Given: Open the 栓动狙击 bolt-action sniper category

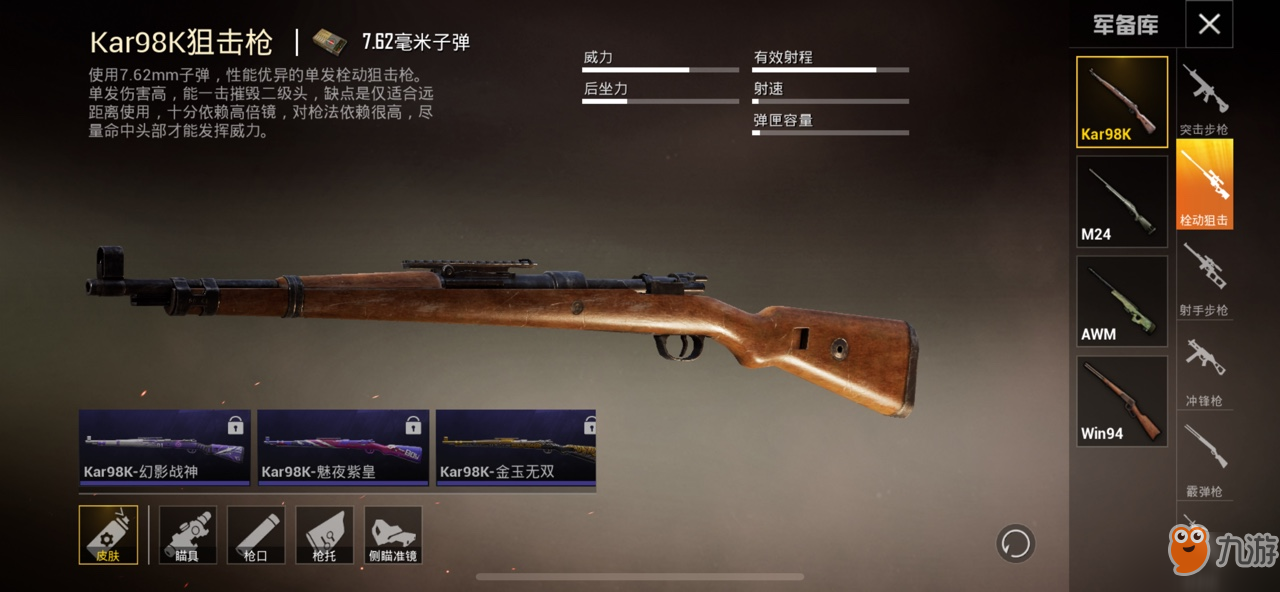Looking at the screenshot, I should pos(1204,185).
